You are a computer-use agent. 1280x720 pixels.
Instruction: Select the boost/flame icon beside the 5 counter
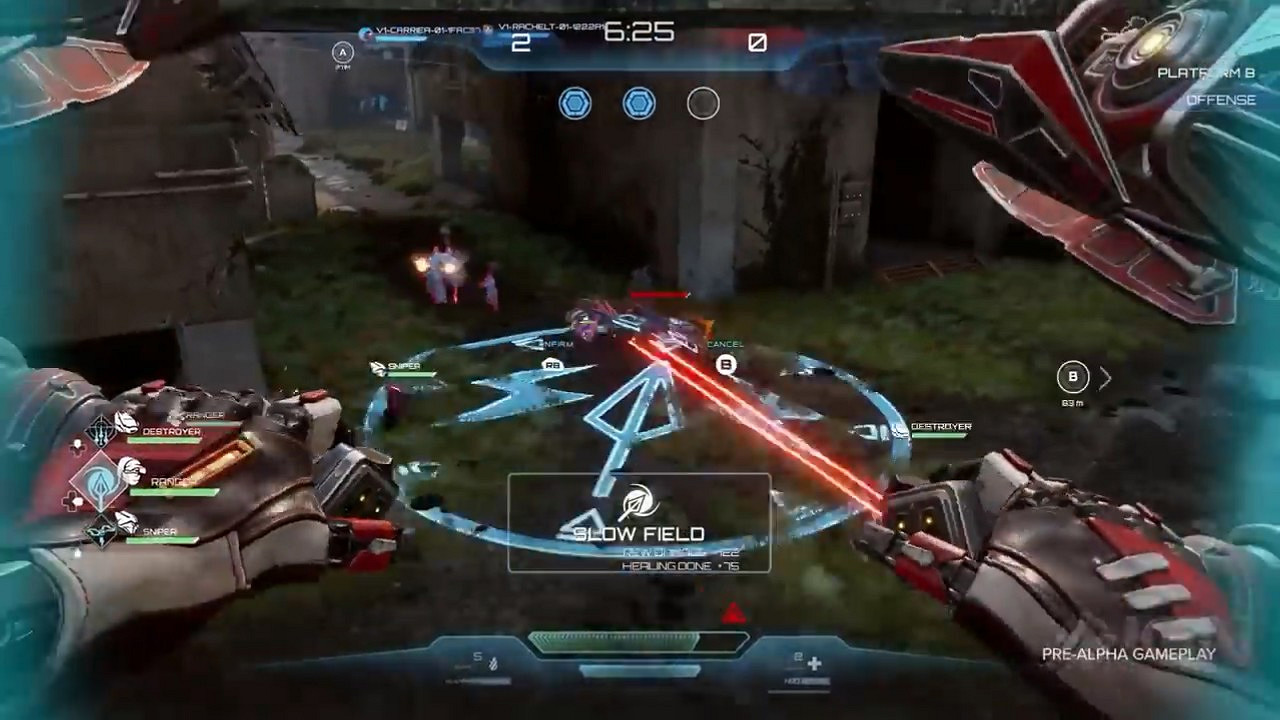click(492, 663)
